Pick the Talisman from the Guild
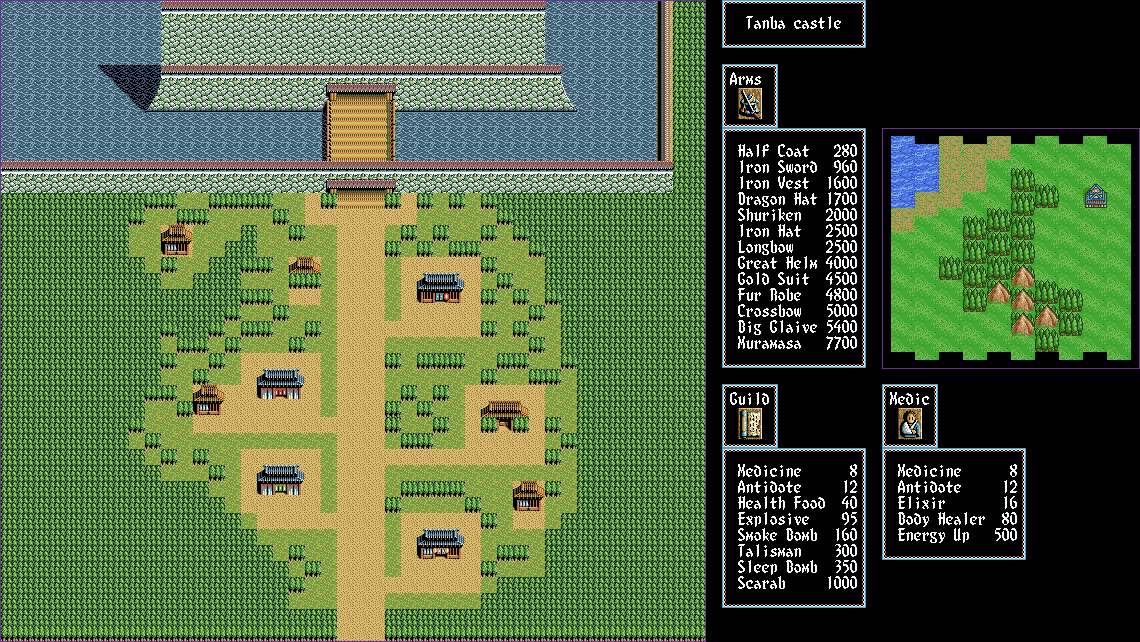This screenshot has width=1140, height=642. click(x=797, y=551)
